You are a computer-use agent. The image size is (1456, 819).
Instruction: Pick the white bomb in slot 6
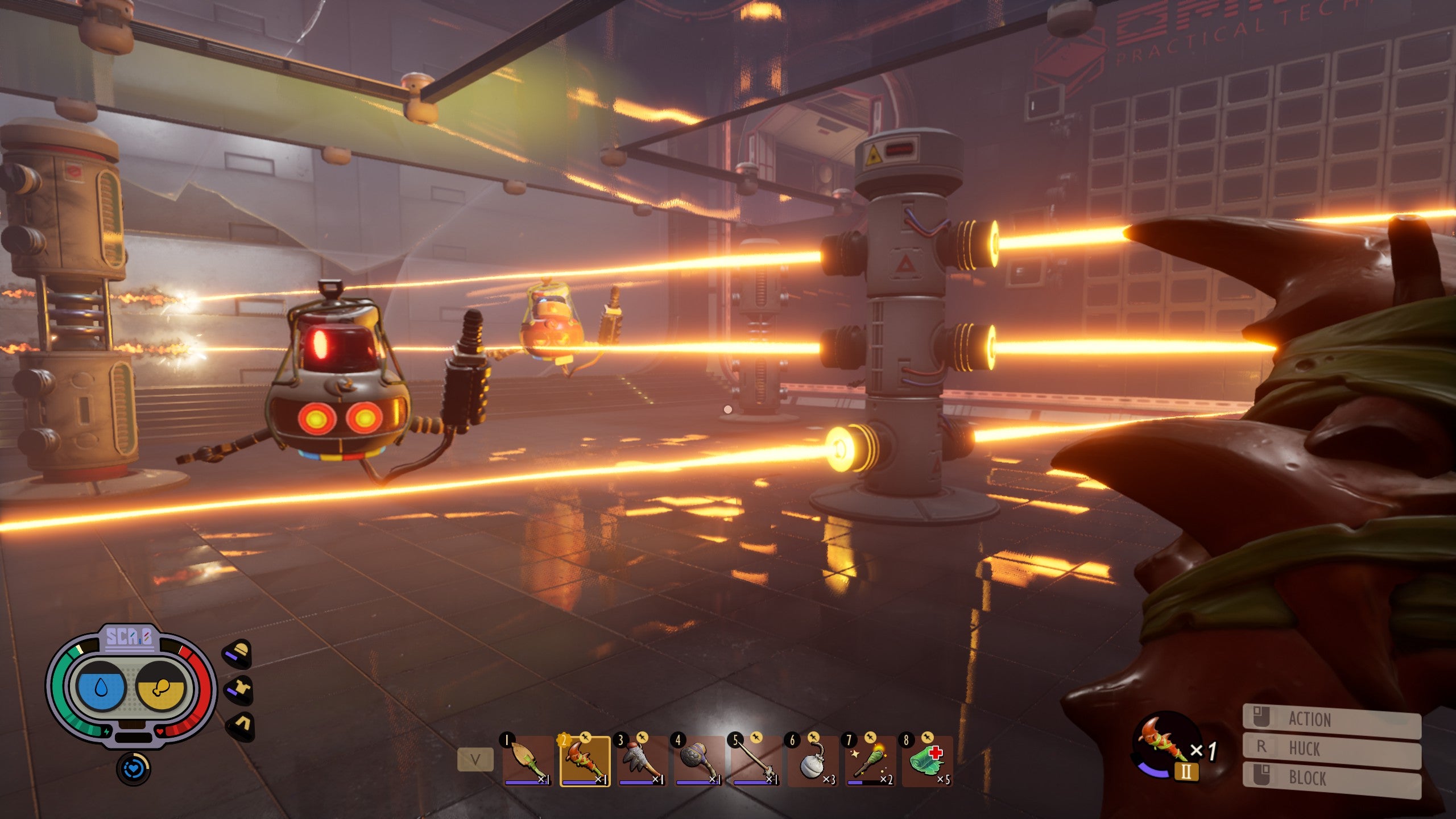[x=813, y=761]
